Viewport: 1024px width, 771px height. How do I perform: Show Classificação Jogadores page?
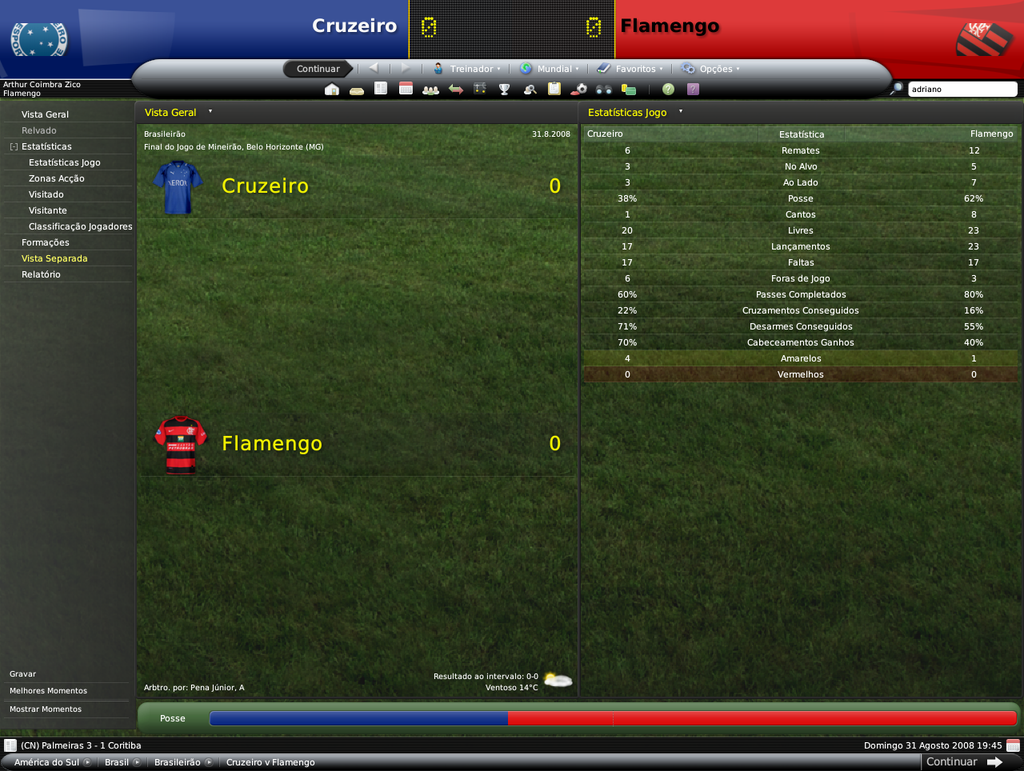tap(80, 226)
